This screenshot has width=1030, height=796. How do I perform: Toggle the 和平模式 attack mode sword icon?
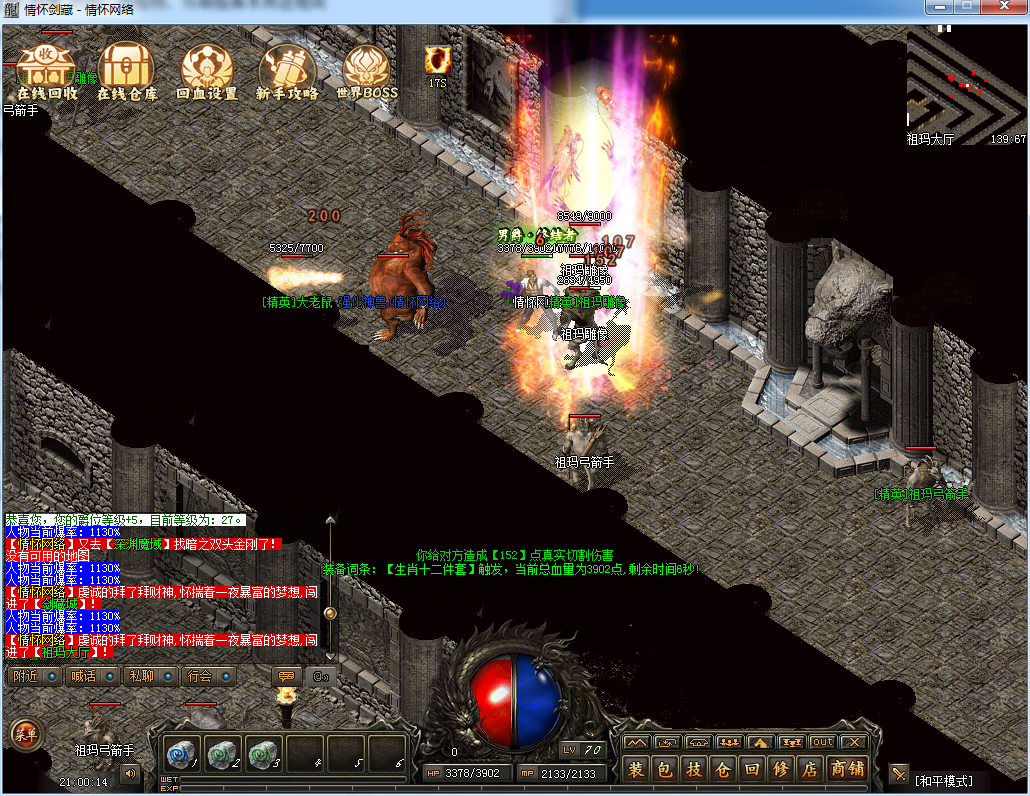pos(899,773)
